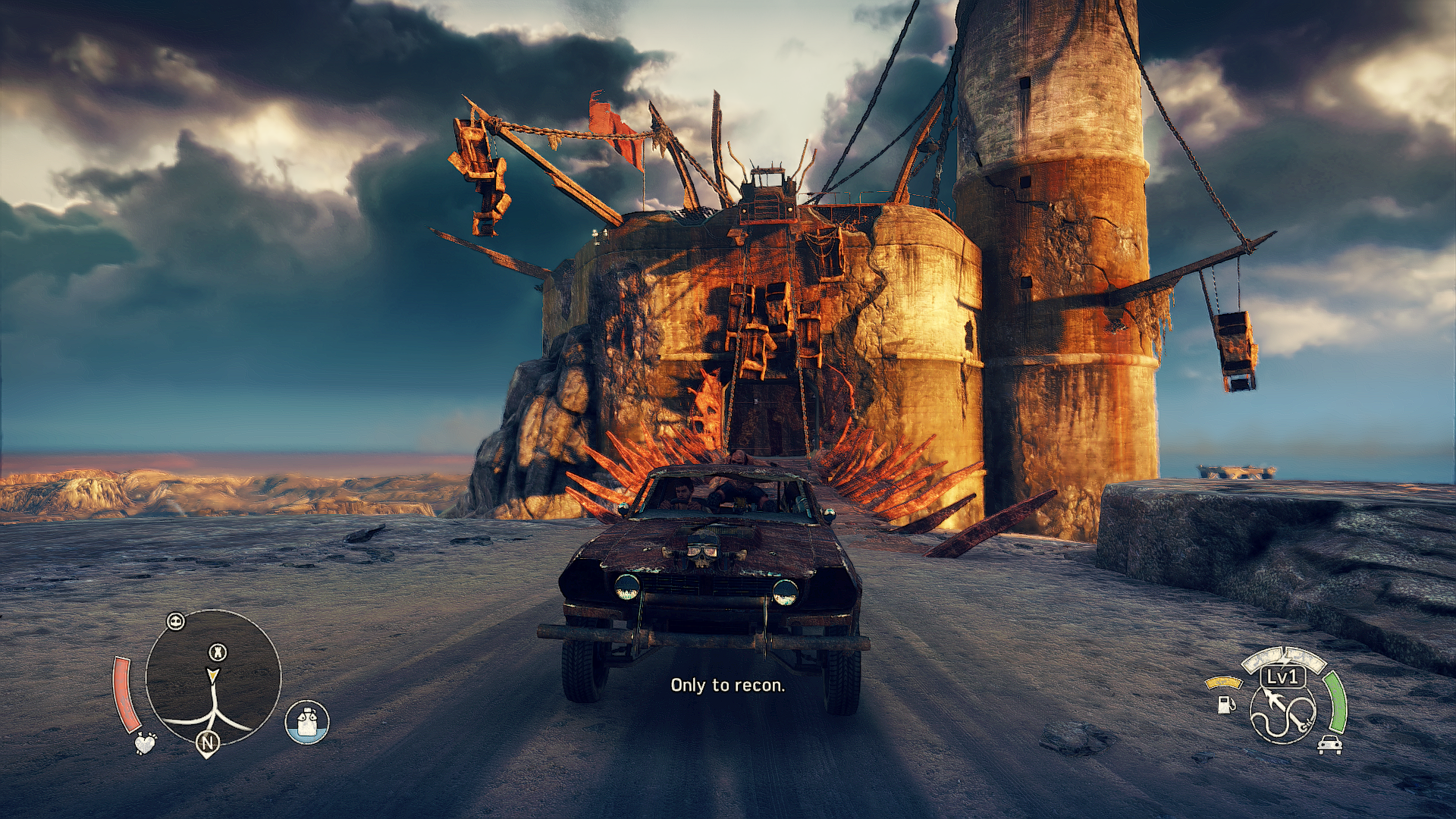
Task: Click the circular minimap
Action: tap(213, 677)
